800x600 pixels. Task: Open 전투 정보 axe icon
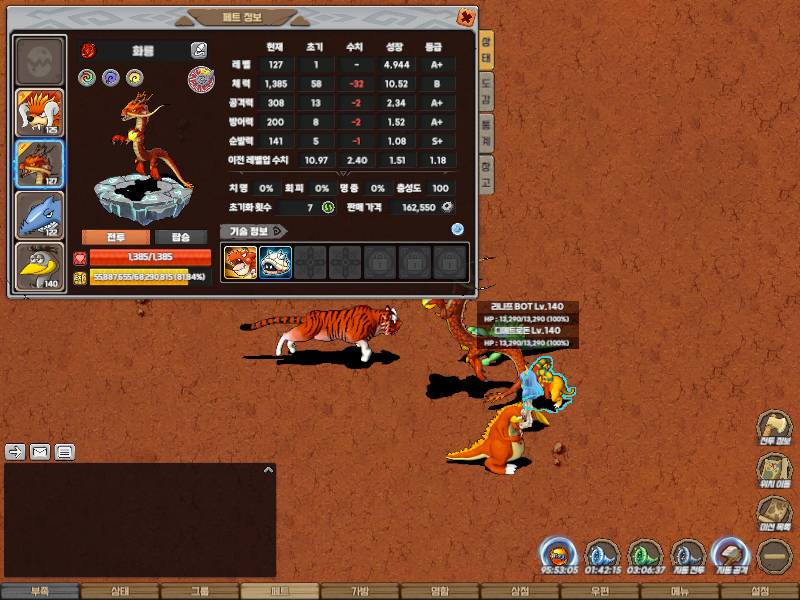pos(775,425)
